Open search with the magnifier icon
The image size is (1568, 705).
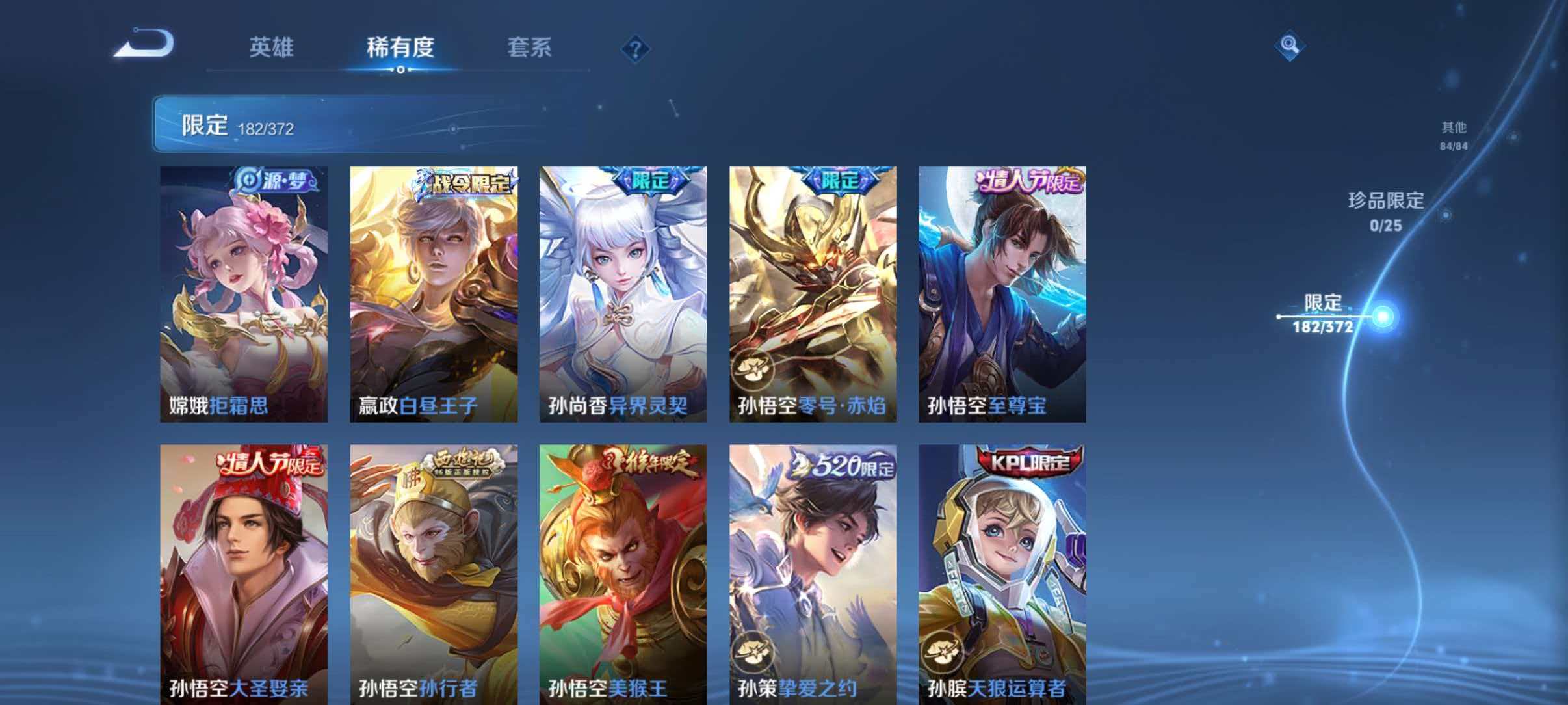click(1289, 46)
